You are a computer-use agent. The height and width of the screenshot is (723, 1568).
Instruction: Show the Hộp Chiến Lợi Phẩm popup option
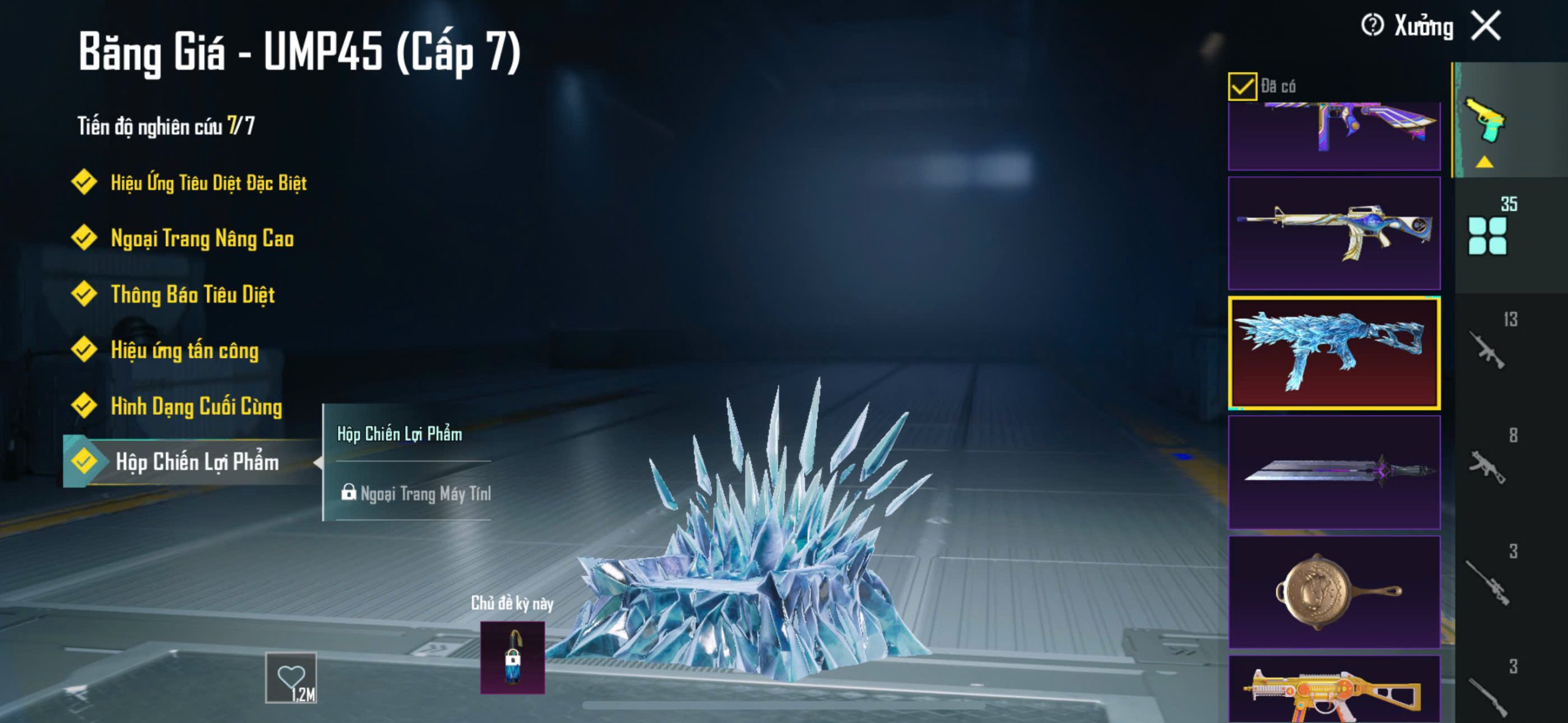400,434
